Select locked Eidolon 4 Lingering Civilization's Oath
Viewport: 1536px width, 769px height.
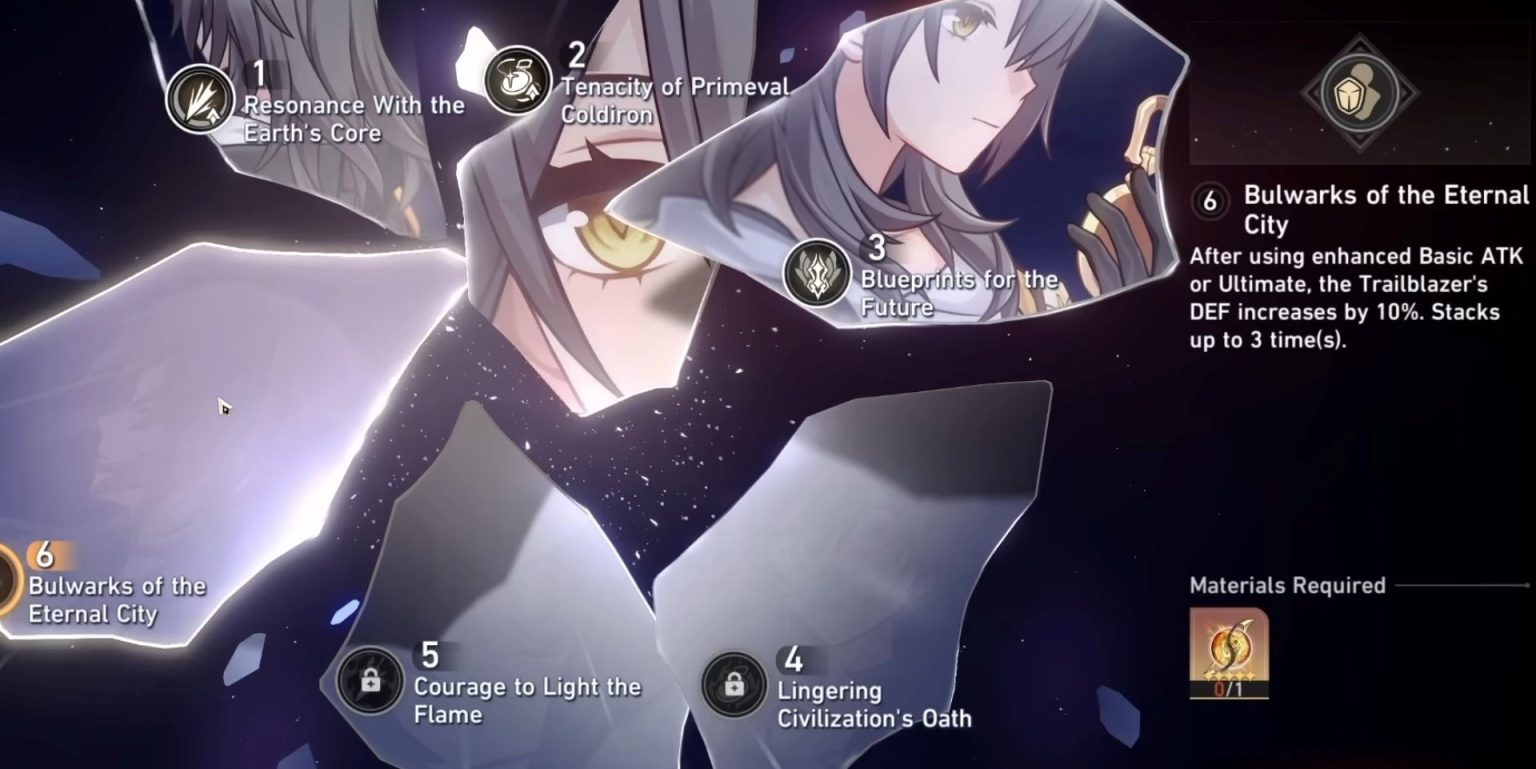coord(734,684)
